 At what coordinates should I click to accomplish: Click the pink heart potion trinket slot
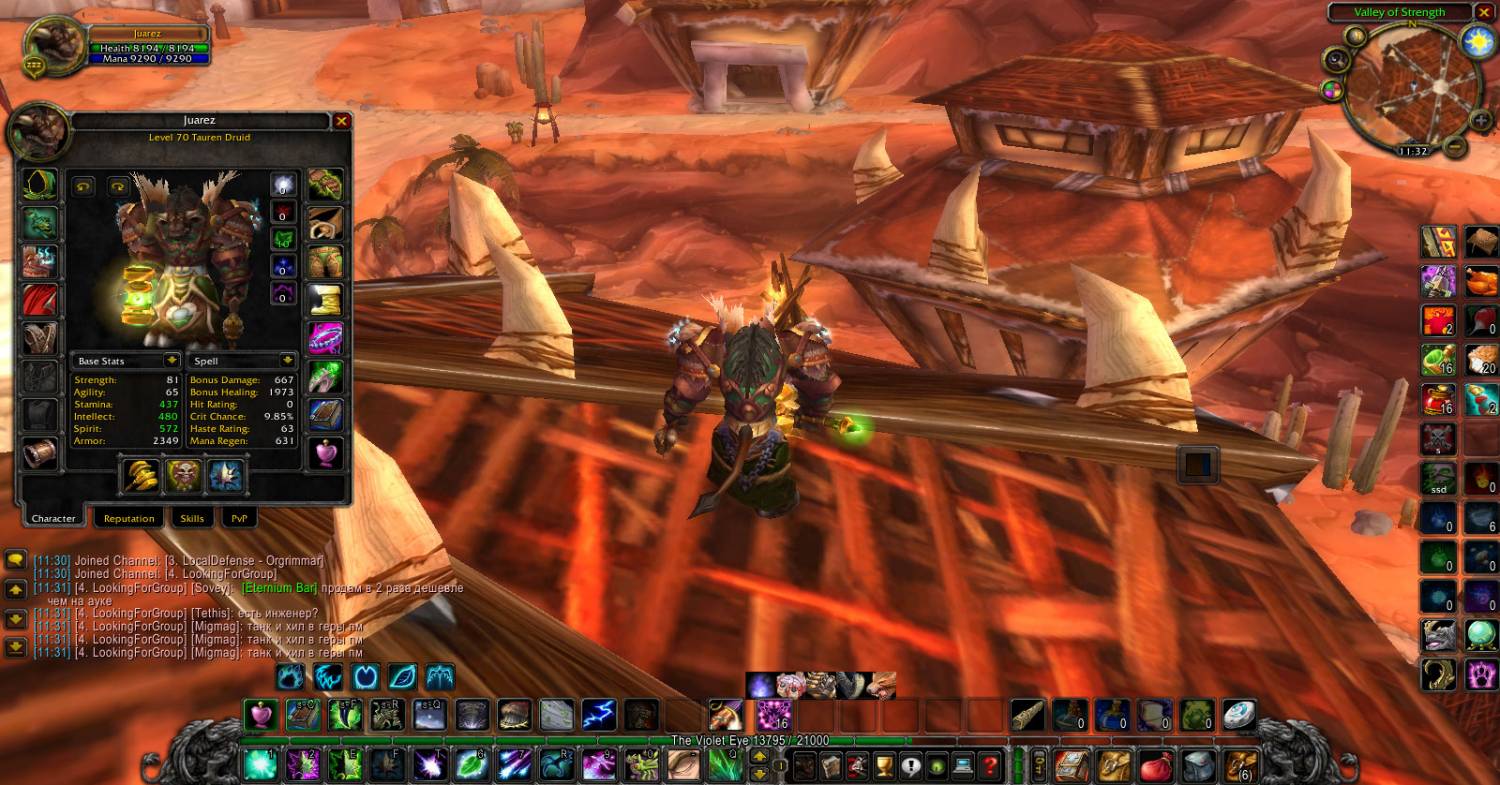pos(325,453)
